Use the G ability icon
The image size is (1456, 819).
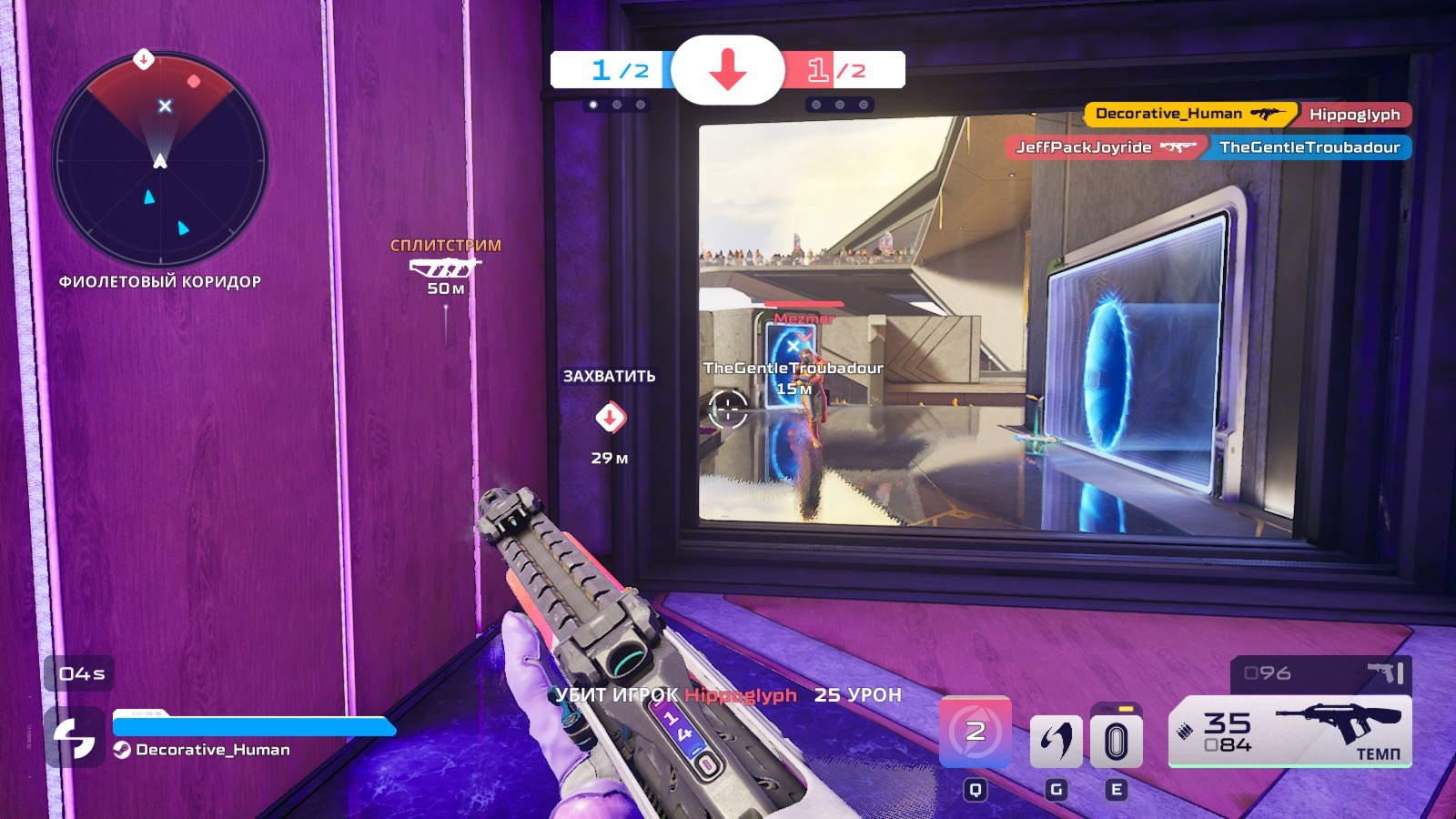tap(1056, 741)
